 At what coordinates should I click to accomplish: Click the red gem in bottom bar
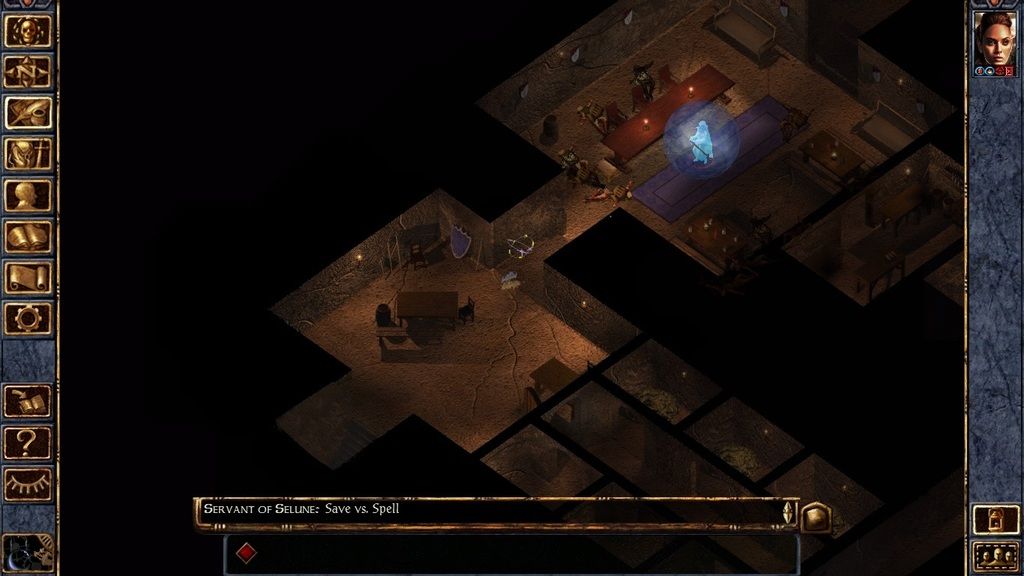[246, 552]
